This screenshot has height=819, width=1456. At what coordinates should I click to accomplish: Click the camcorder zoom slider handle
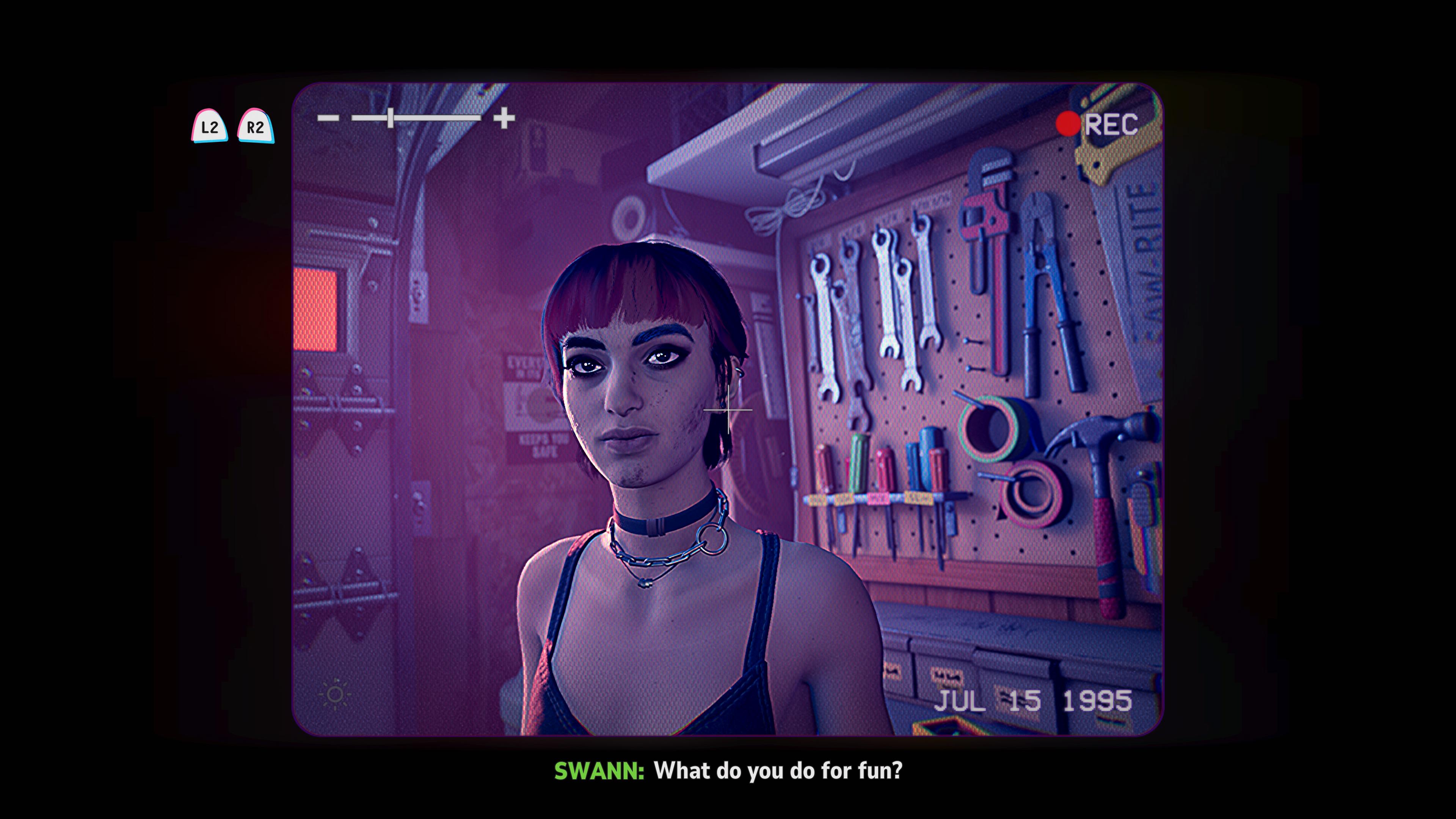coord(391,118)
